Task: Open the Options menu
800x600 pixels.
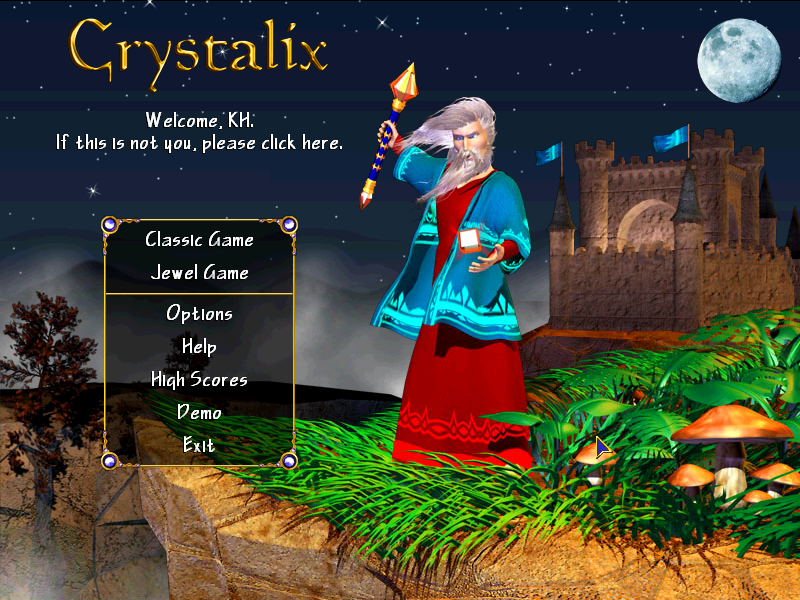Action: click(x=199, y=314)
